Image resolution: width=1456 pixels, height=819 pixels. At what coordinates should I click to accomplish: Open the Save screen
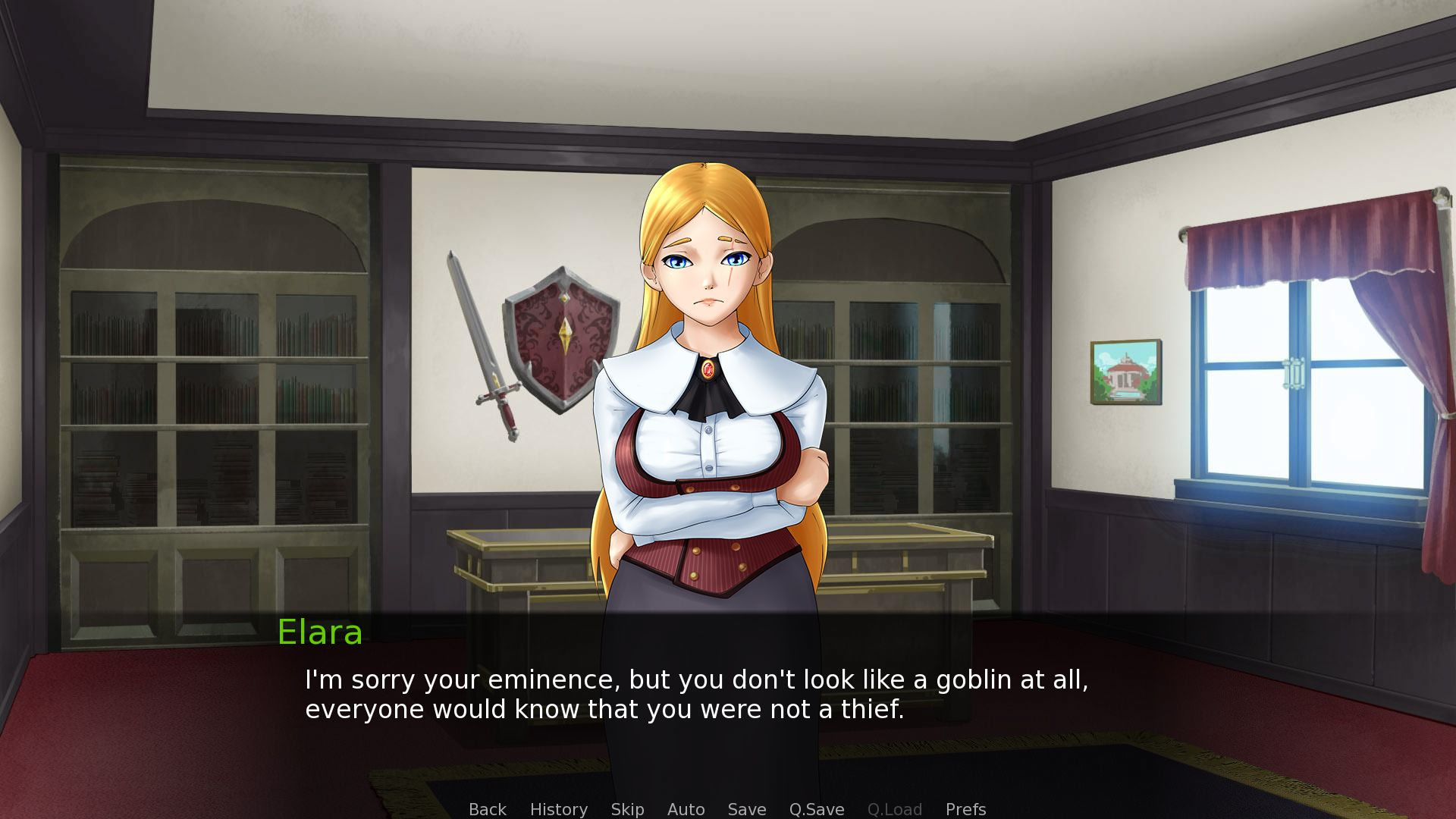[x=746, y=809]
